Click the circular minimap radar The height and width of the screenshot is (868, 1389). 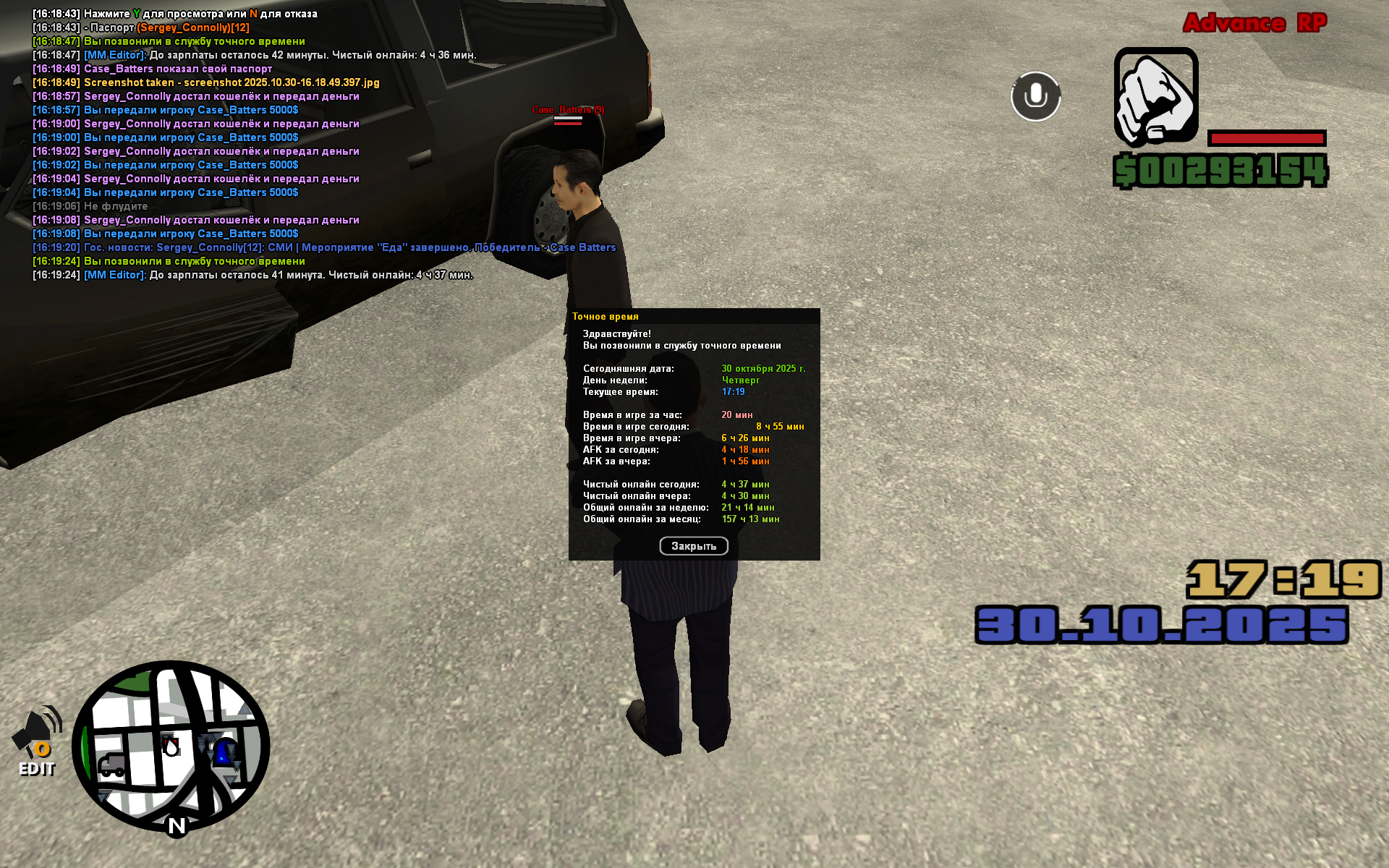click(171, 746)
